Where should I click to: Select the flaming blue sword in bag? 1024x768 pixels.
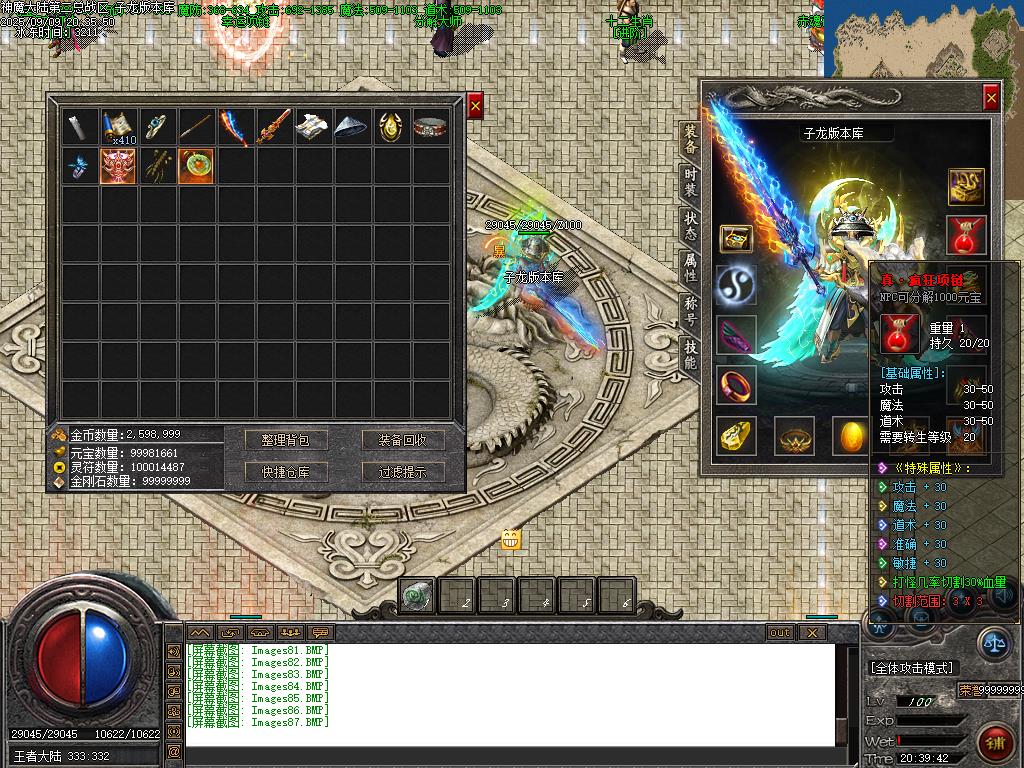point(235,126)
